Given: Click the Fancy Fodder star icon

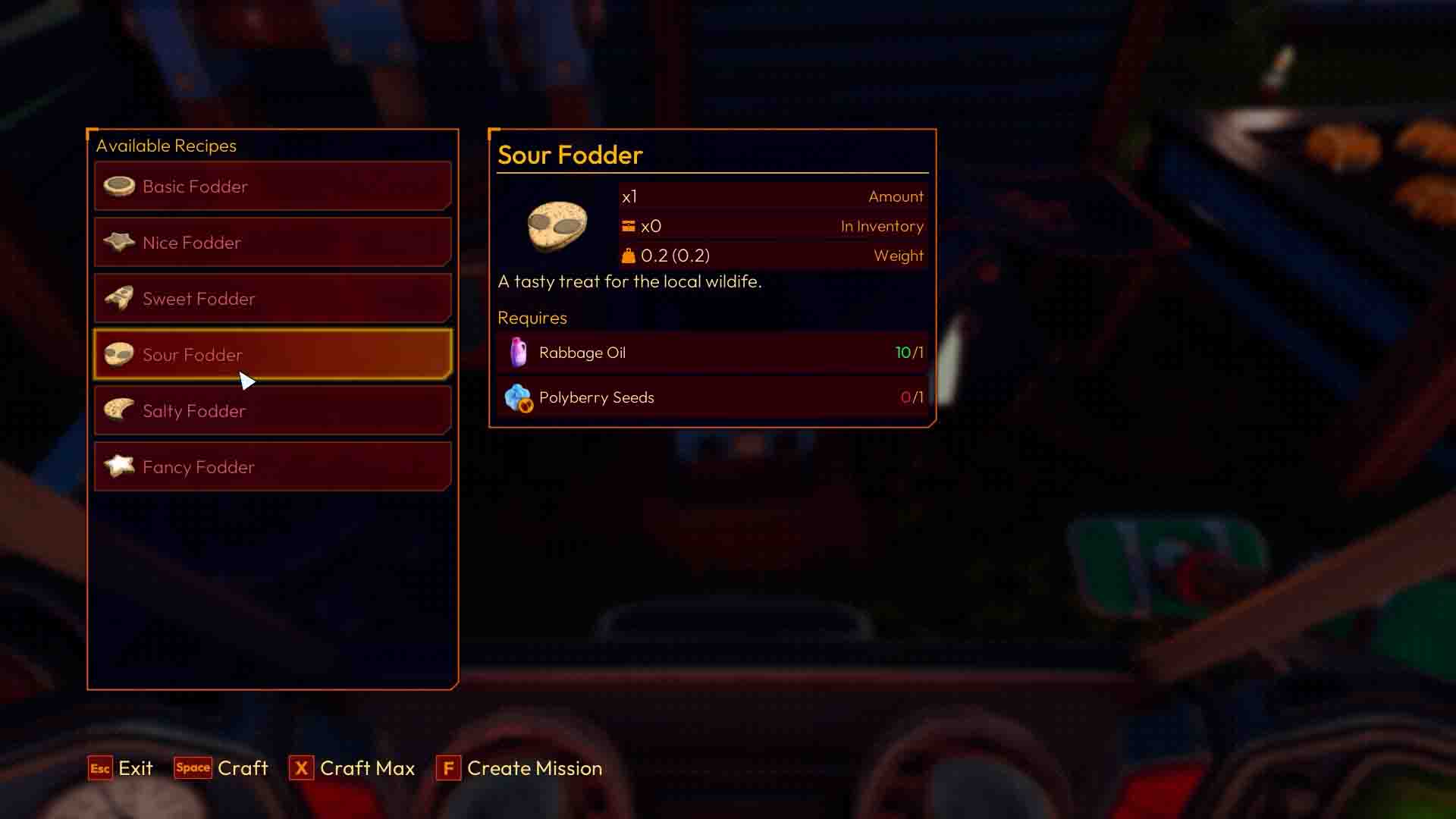Looking at the screenshot, I should (121, 466).
